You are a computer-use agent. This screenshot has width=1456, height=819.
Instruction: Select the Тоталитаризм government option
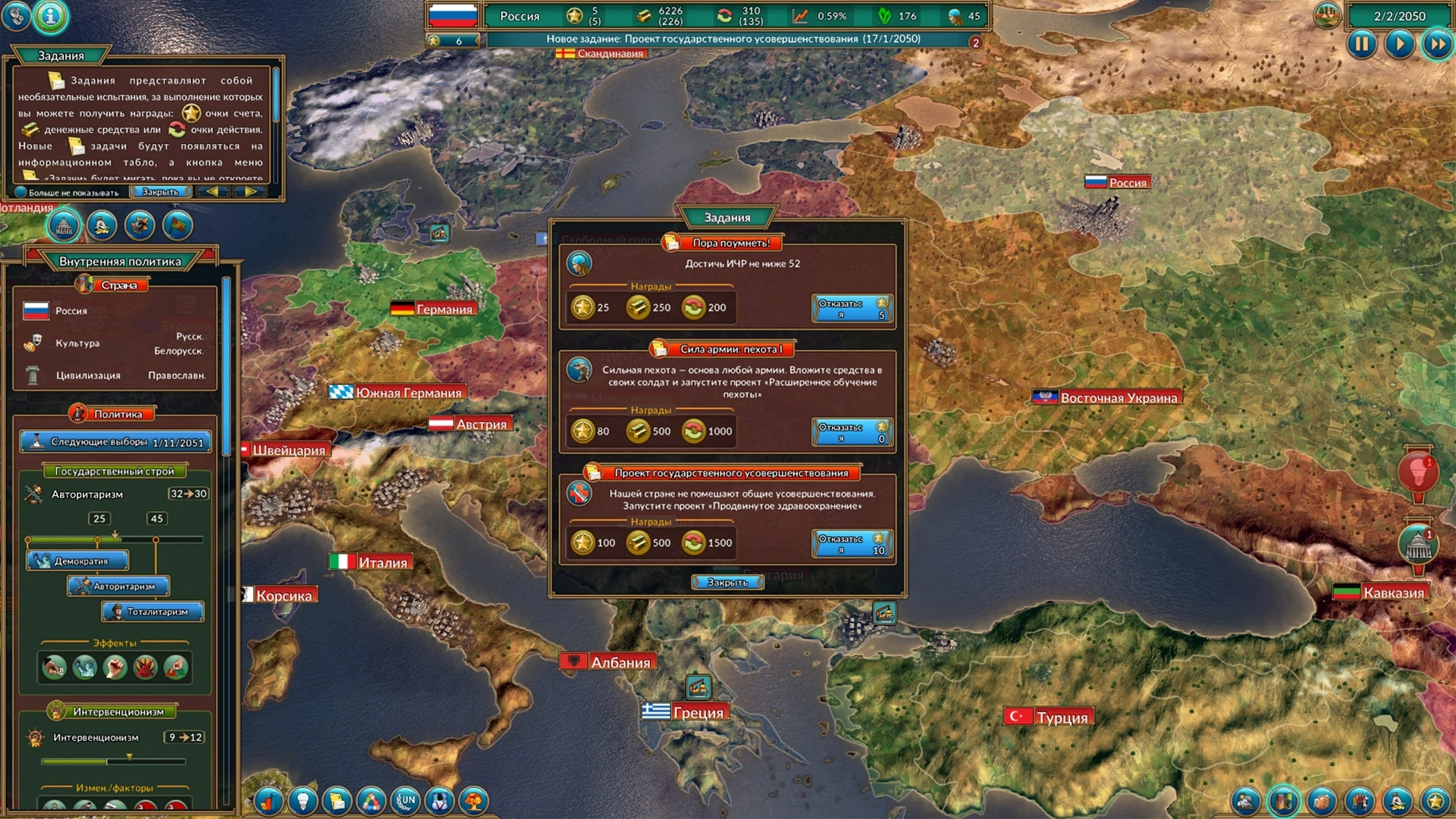[152, 611]
